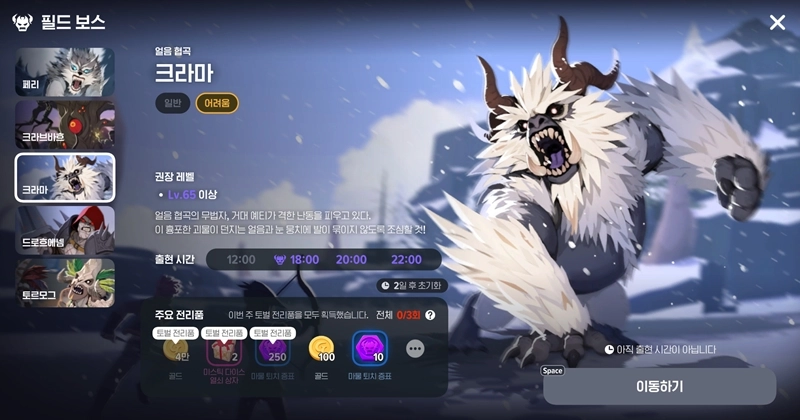The height and width of the screenshot is (420, 800).
Task: Inspect the 10 purple token reward
Action: (x=369, y=349)
